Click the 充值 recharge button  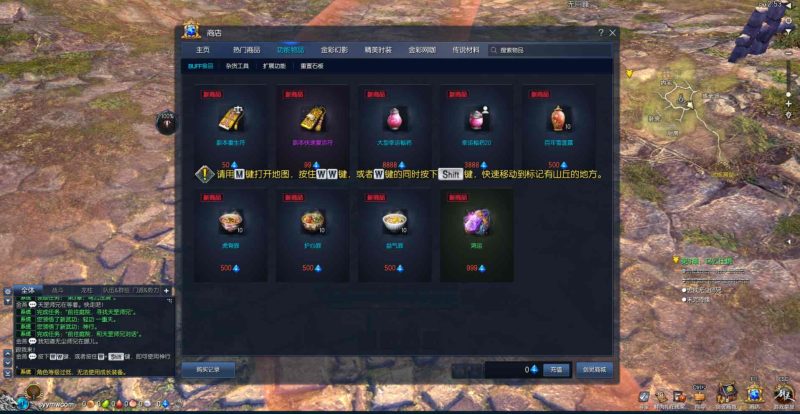tap(556, 369)
